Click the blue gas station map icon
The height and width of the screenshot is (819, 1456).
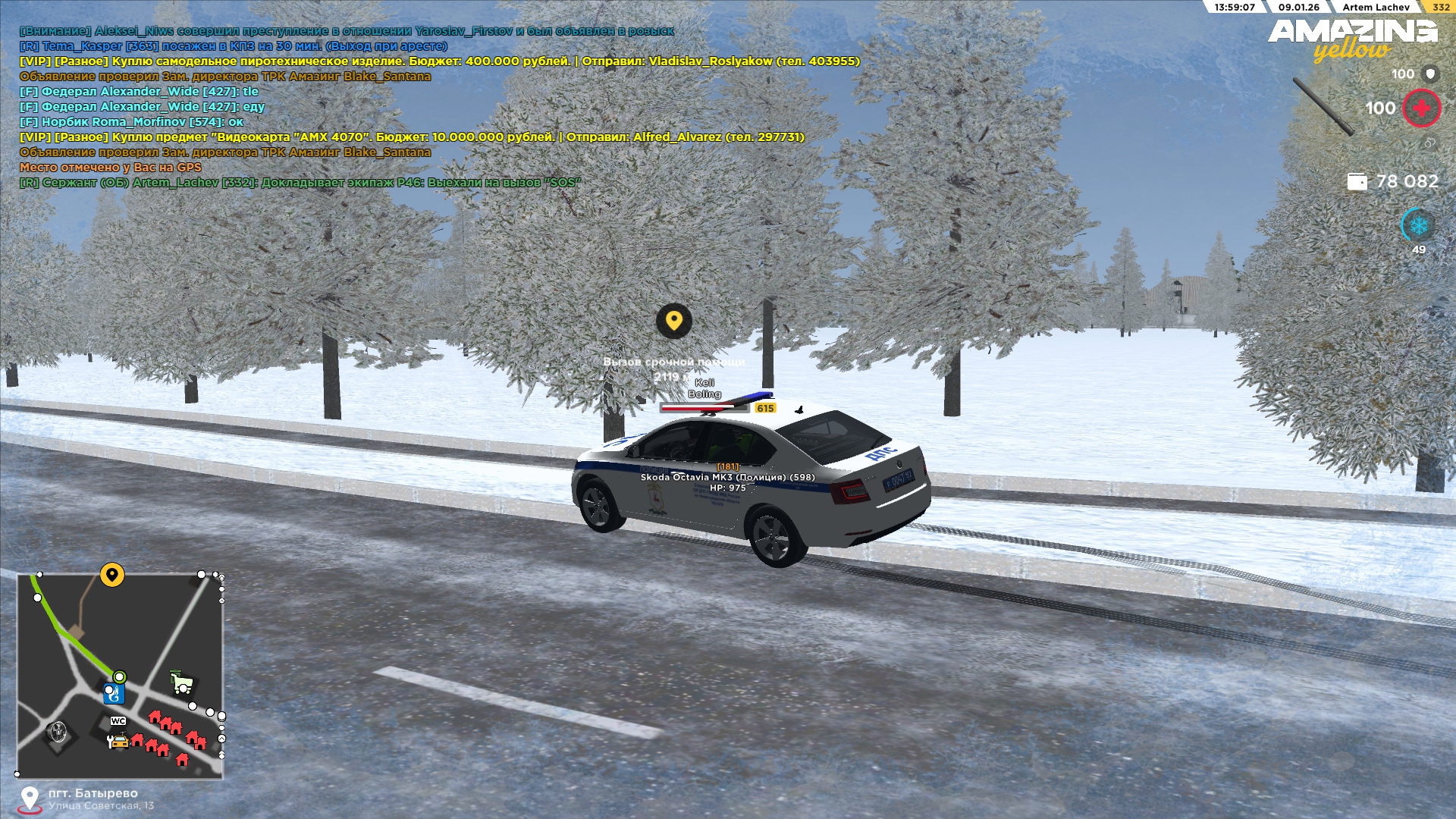[113, 693]
